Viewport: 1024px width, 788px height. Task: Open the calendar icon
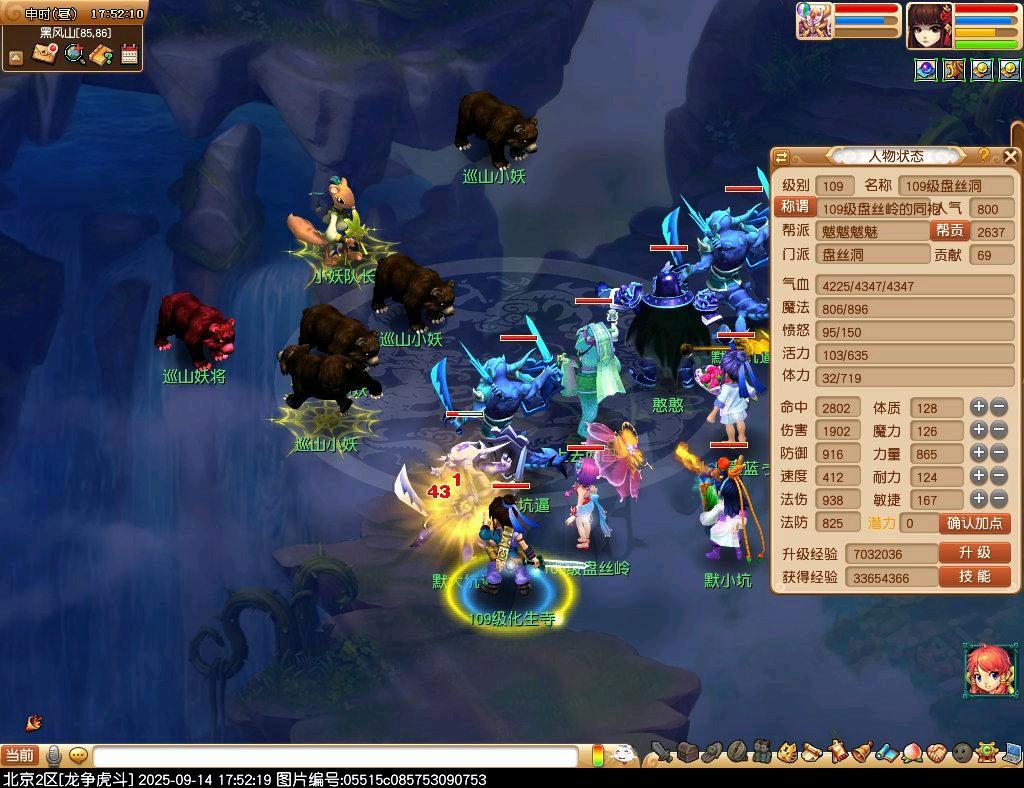point(129,54)
